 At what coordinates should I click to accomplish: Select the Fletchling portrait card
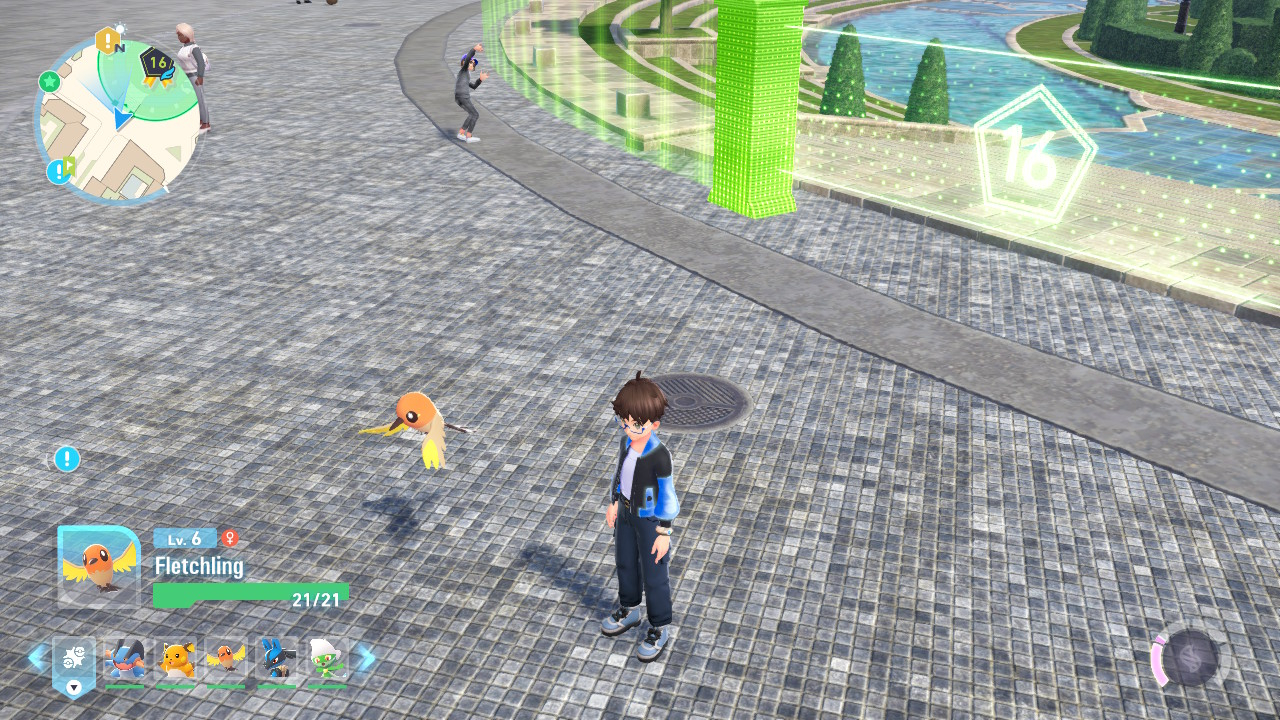point(98,566)
